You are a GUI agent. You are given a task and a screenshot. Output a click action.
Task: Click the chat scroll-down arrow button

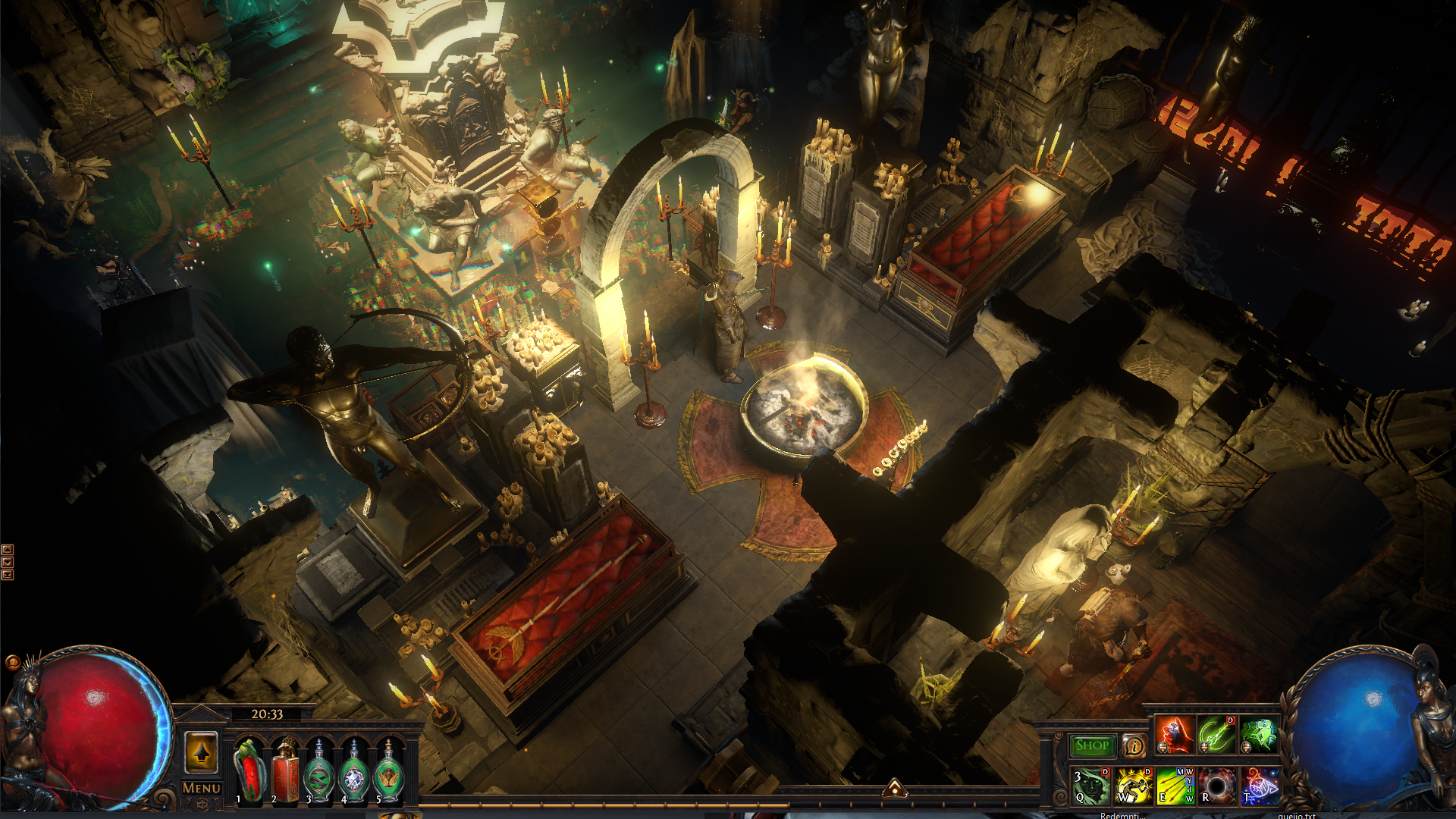pyautogui.click(x=8, y=562)
